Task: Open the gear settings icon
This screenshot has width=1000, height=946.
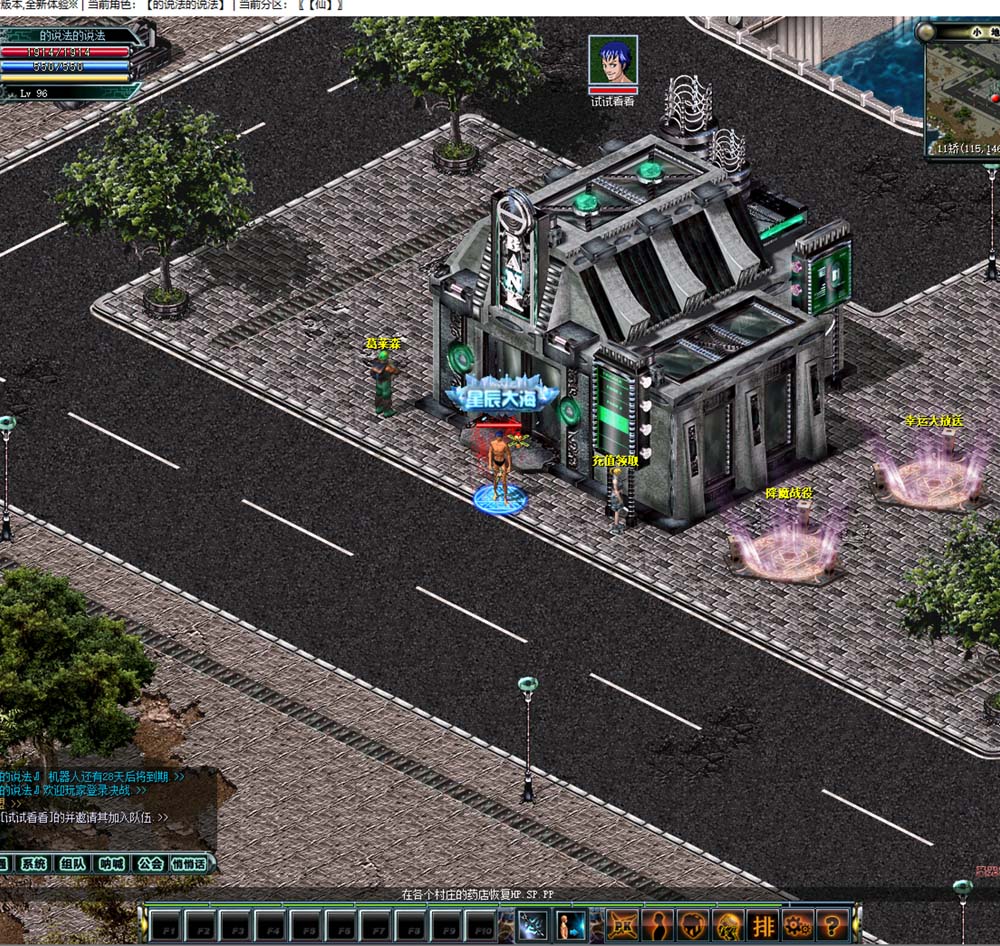Action: pos(798,924)
